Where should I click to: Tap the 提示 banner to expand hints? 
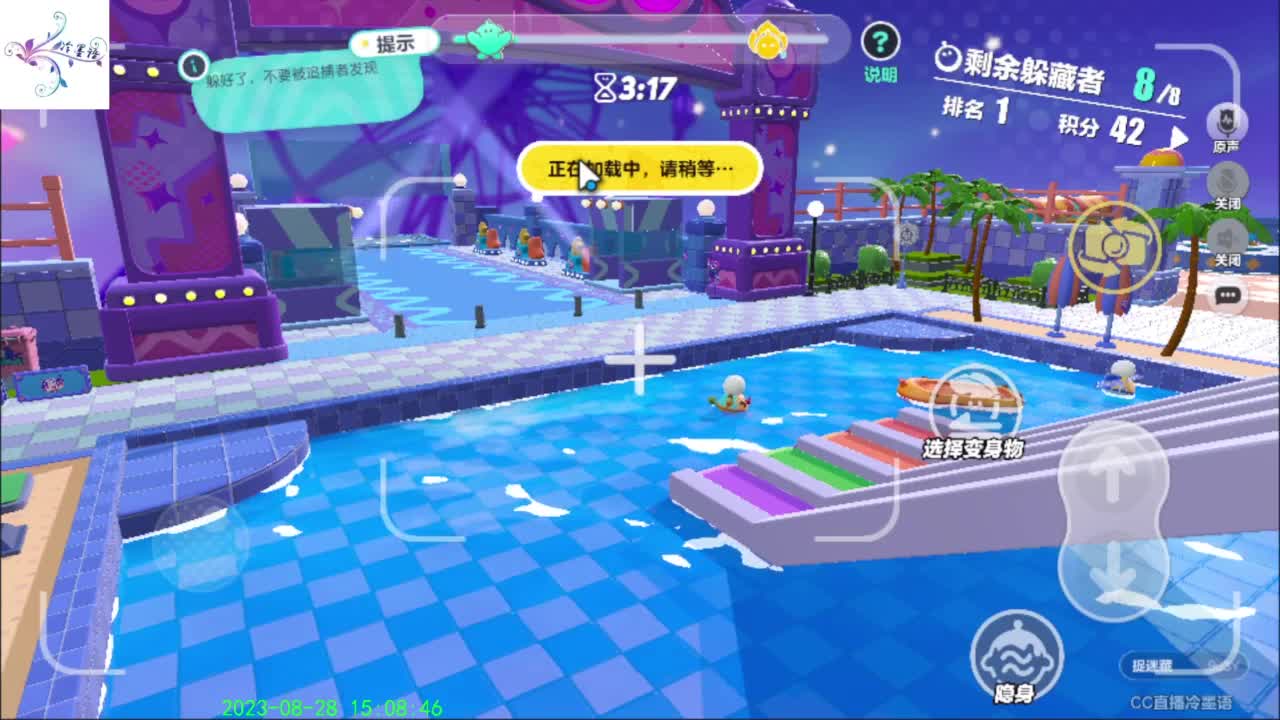pyautogui.click(x=395, y=42)
